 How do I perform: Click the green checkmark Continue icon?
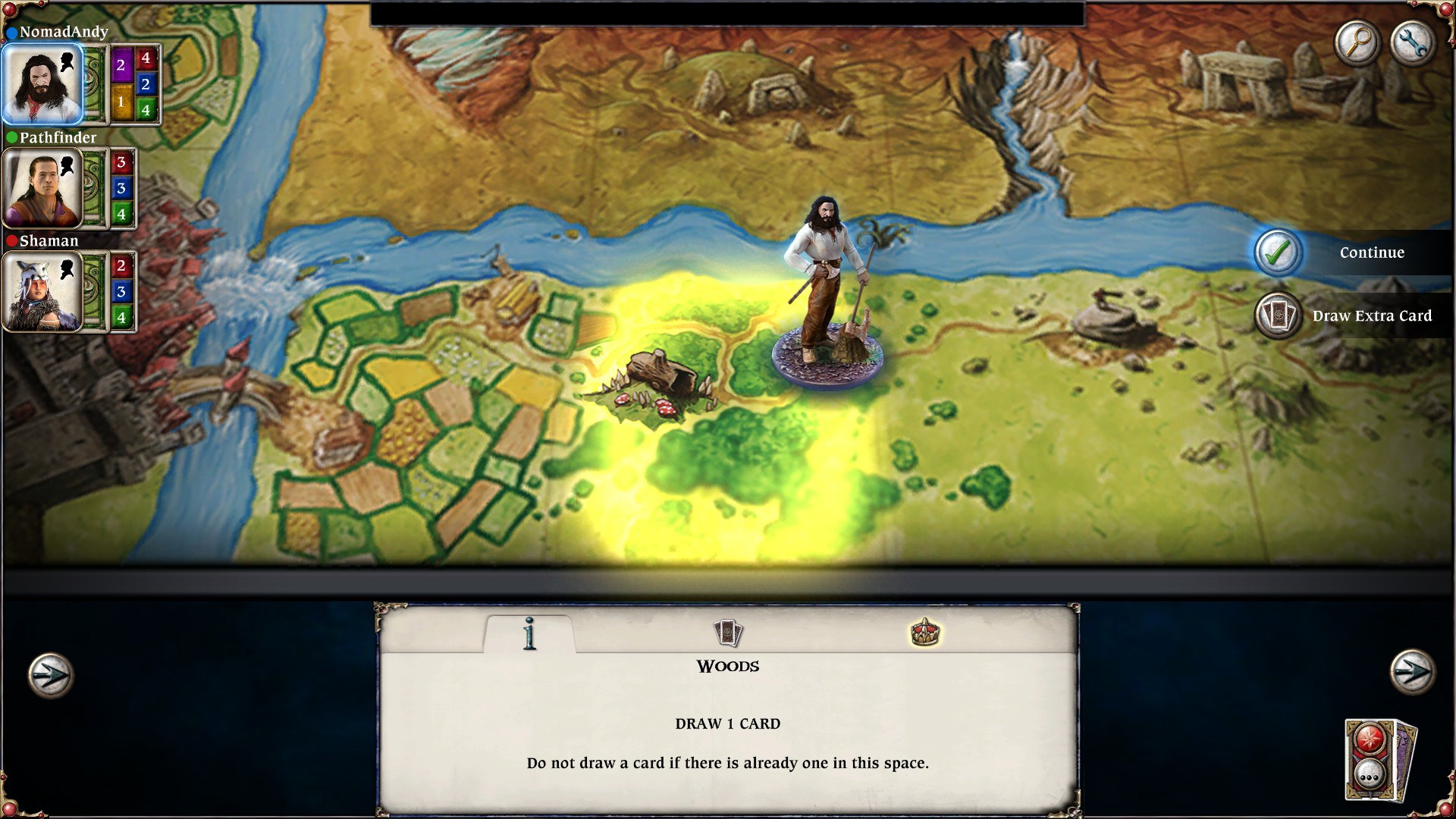click(x=1277, y=253)
